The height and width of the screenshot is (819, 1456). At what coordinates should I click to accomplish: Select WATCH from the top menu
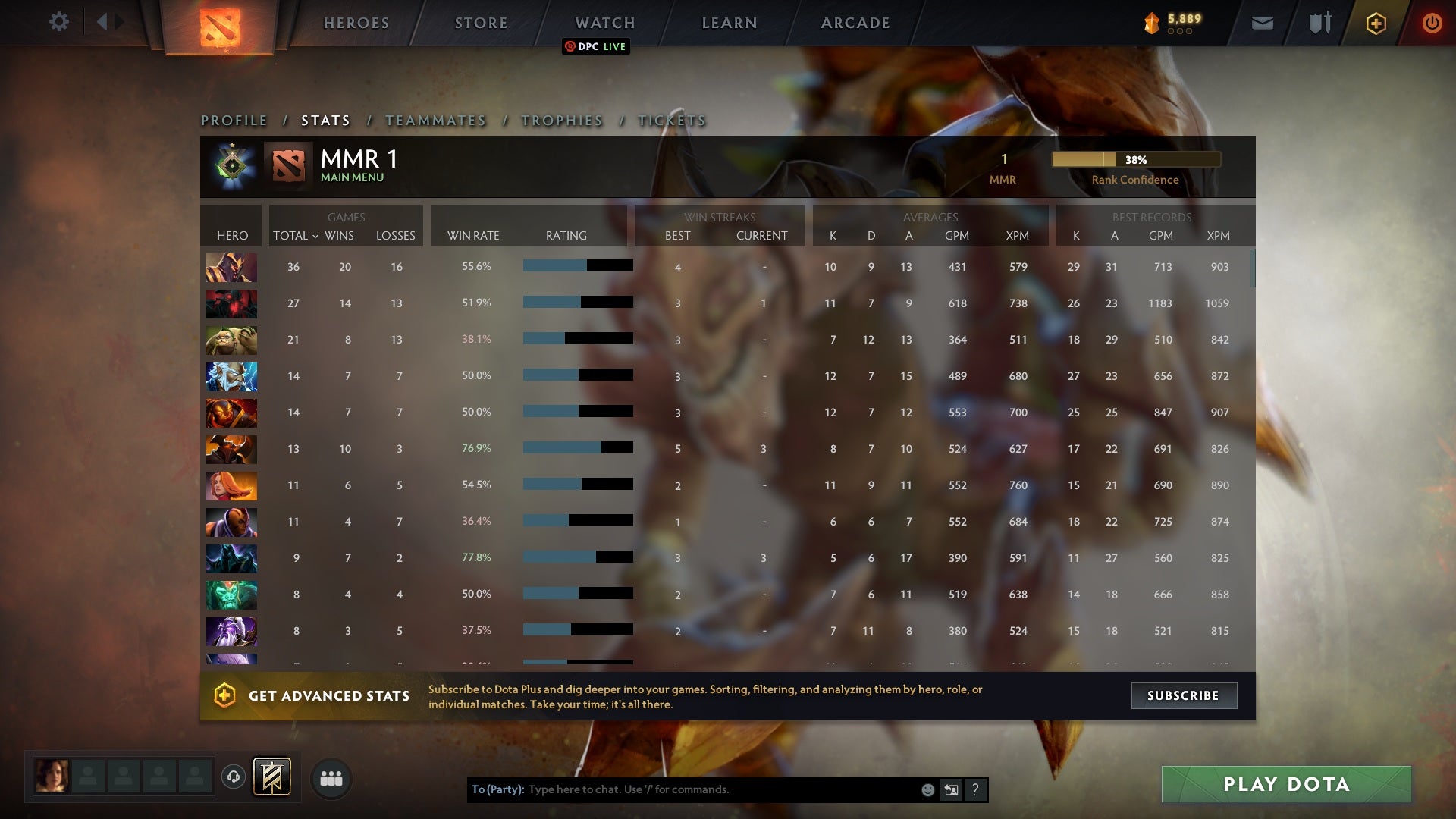604,23
